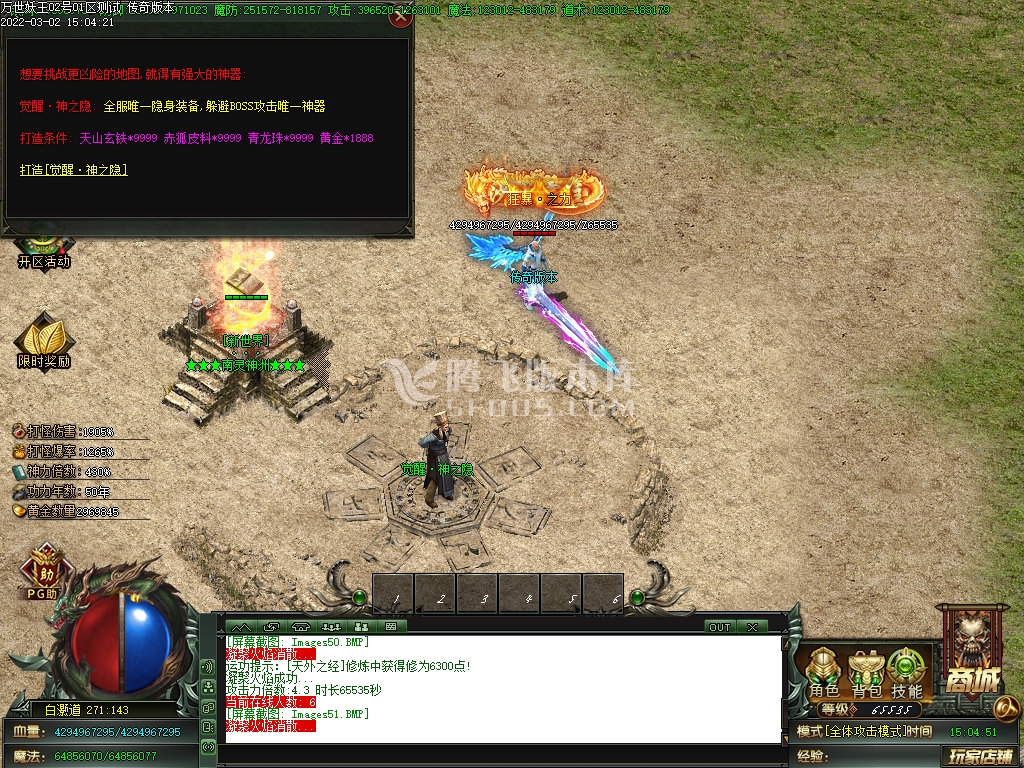
Task: Open the 开区活动 server event icon
Action: 44,249
